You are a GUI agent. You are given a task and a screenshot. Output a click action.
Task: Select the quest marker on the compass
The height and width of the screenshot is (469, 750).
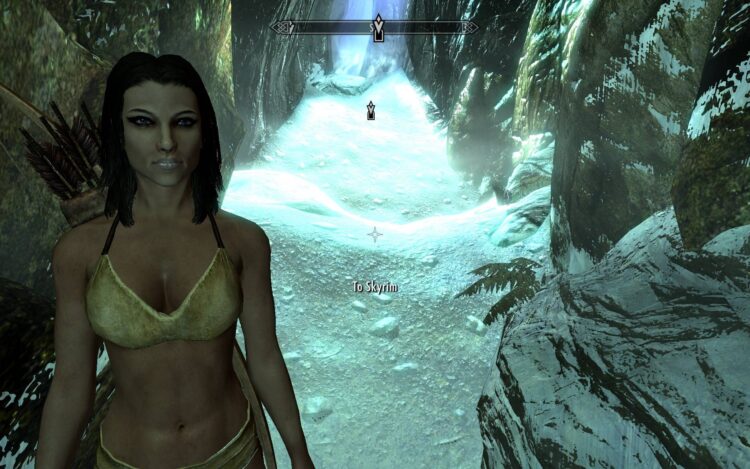(378, 27)
